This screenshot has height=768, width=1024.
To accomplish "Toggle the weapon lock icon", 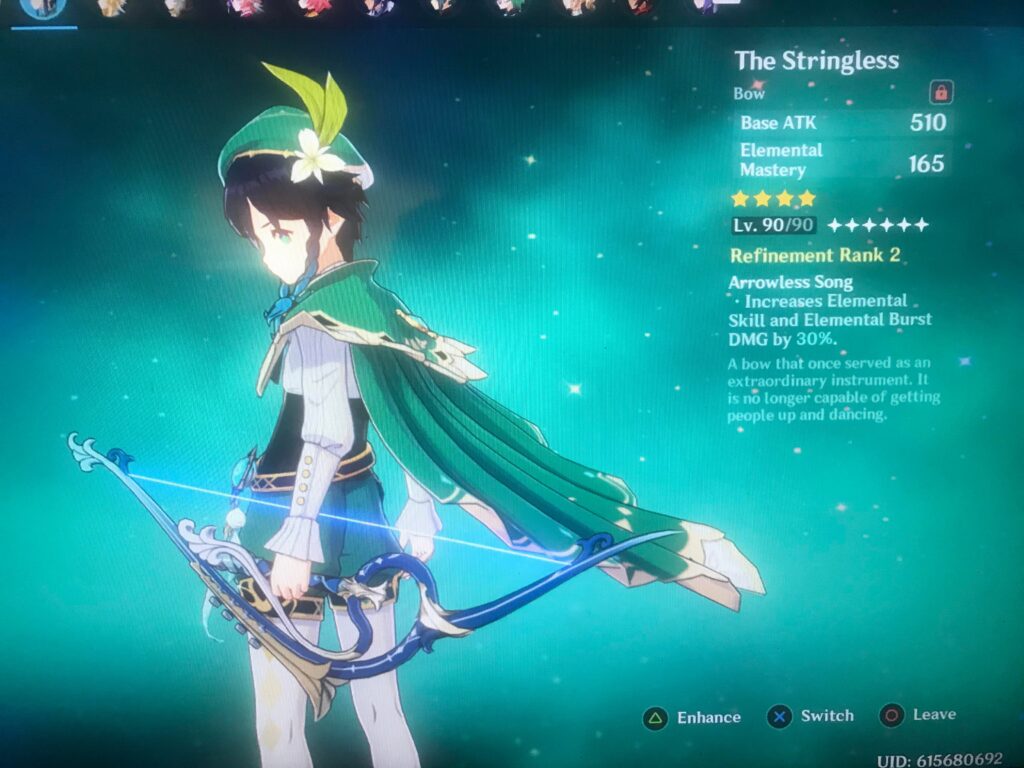I will (x=940, y=93).
